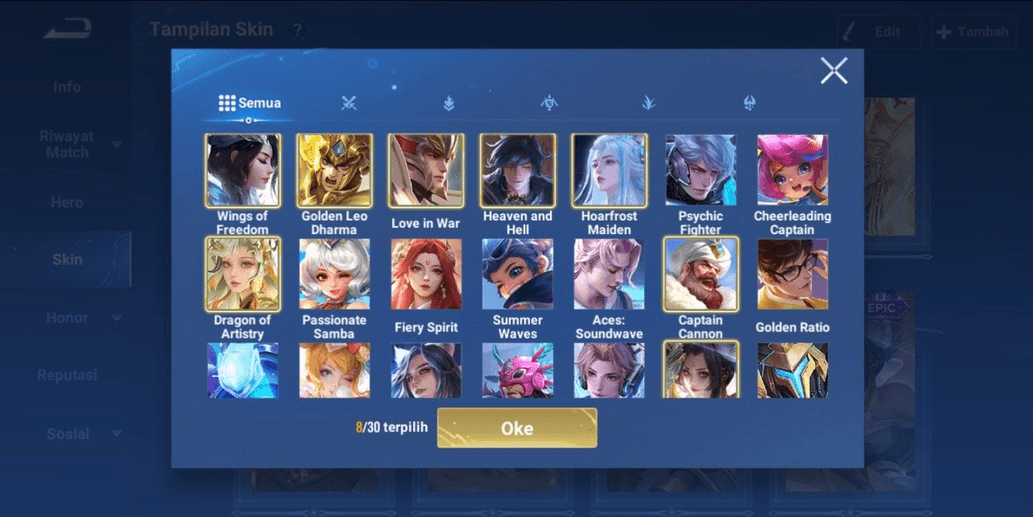This screenshot has height=517, width=1033.
Task: Close the skin selection popup
Action: (833, 70)
